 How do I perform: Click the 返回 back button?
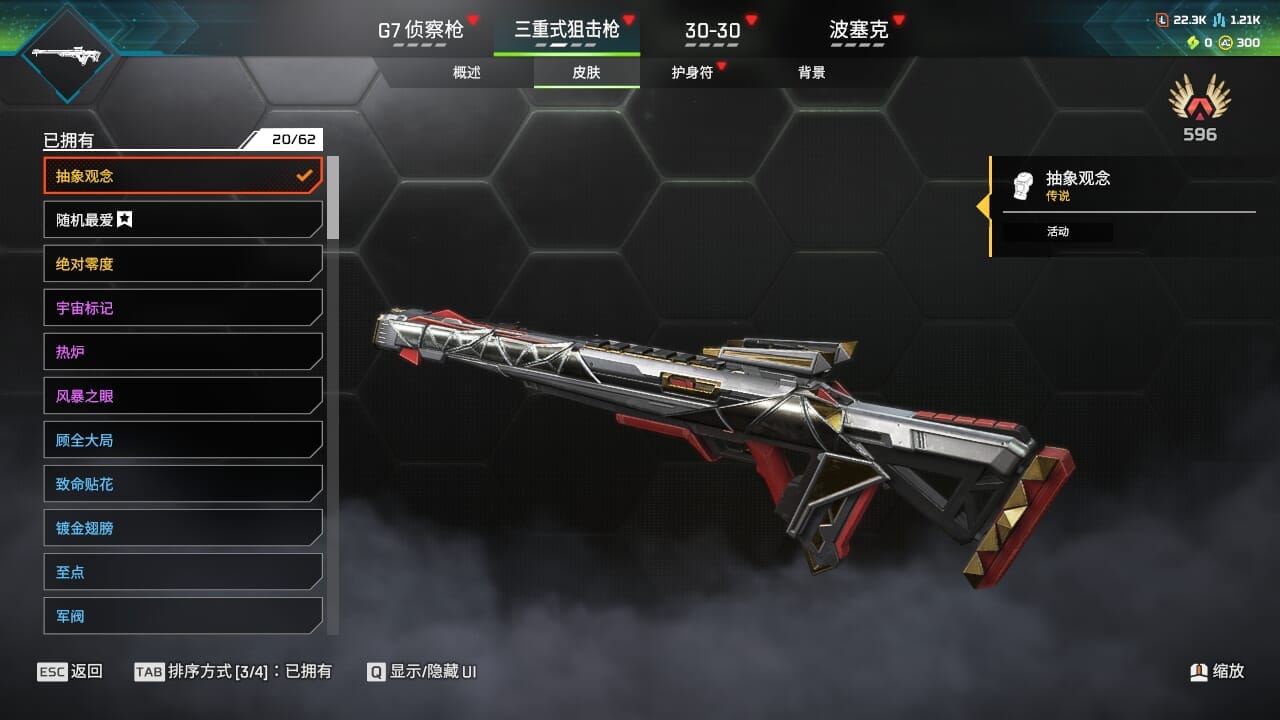[x=70, y=672]
